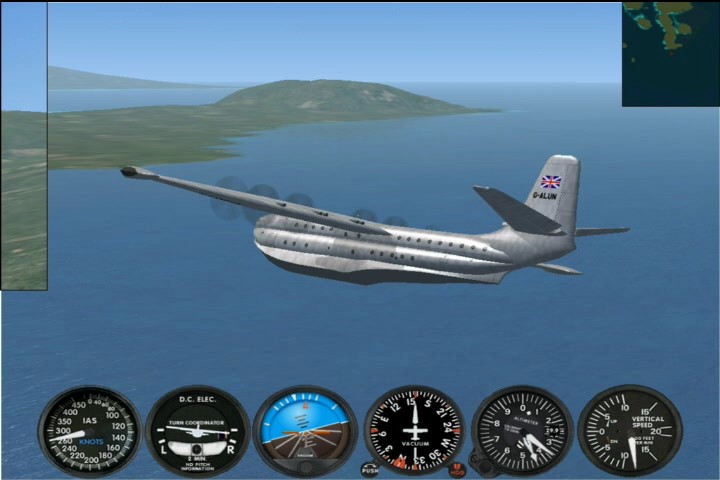Select the heading indicator compass gauge
This screenshot has height=480, width=720.
pos(413,430)
